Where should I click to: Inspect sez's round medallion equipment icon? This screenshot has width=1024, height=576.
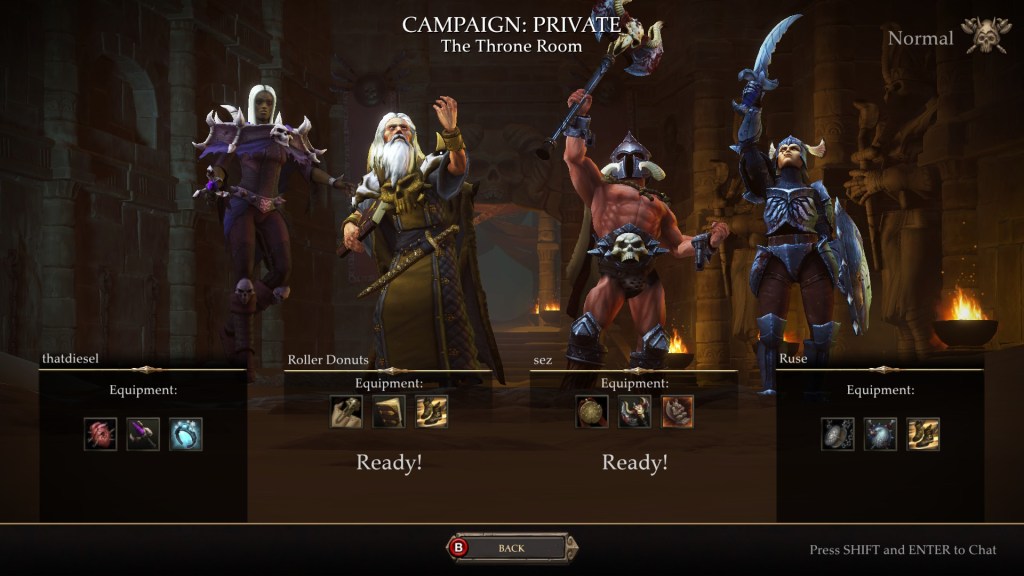point(592,411)
